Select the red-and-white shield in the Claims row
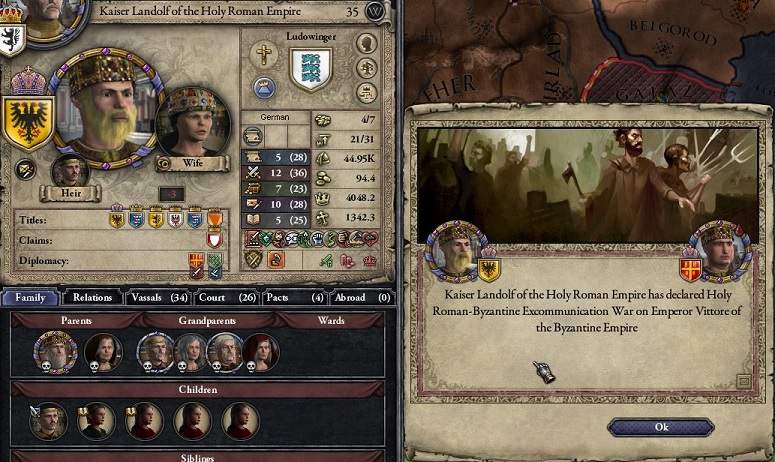 213,240
